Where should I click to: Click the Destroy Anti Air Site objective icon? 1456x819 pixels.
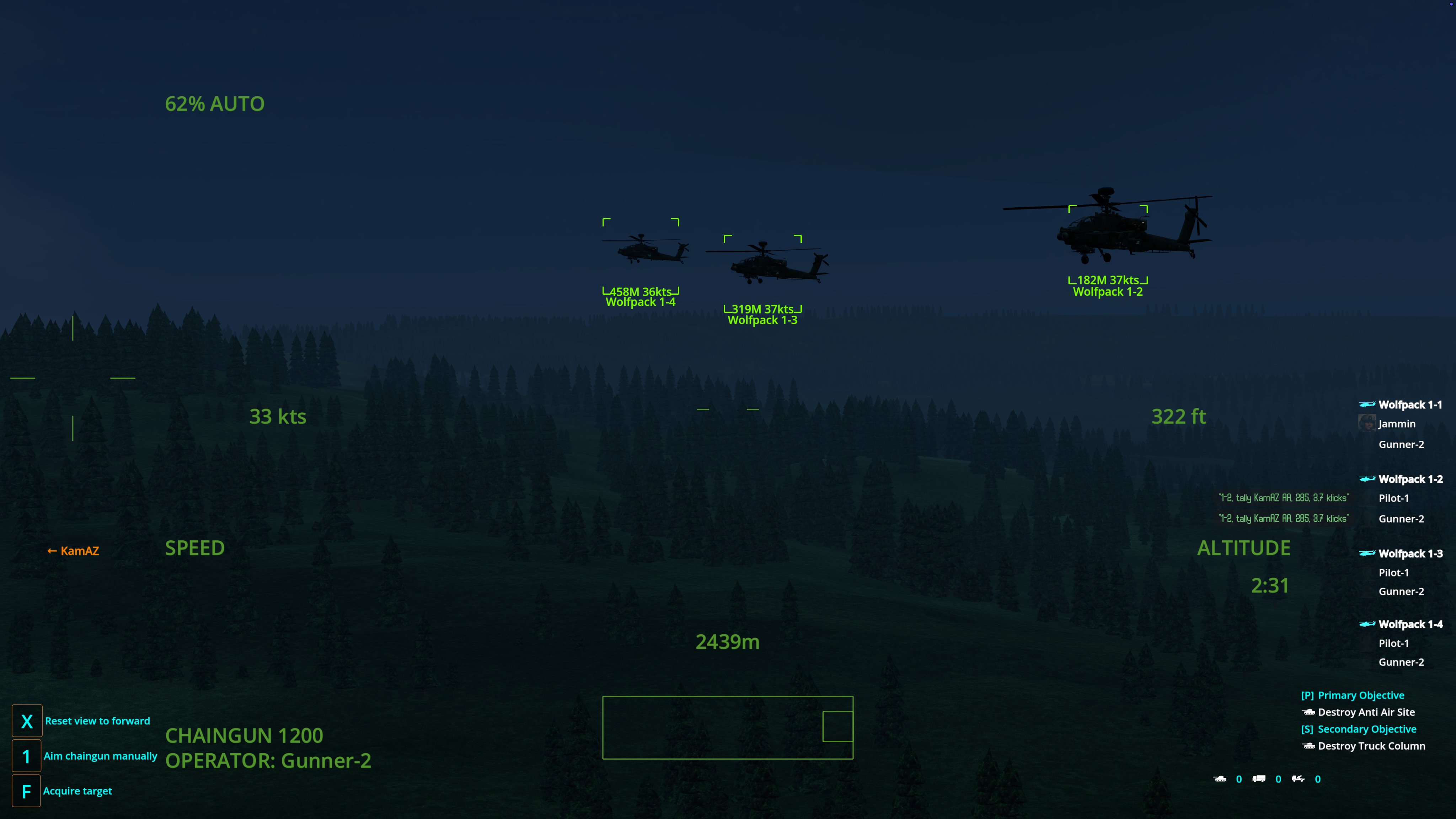coord(1309,712)
